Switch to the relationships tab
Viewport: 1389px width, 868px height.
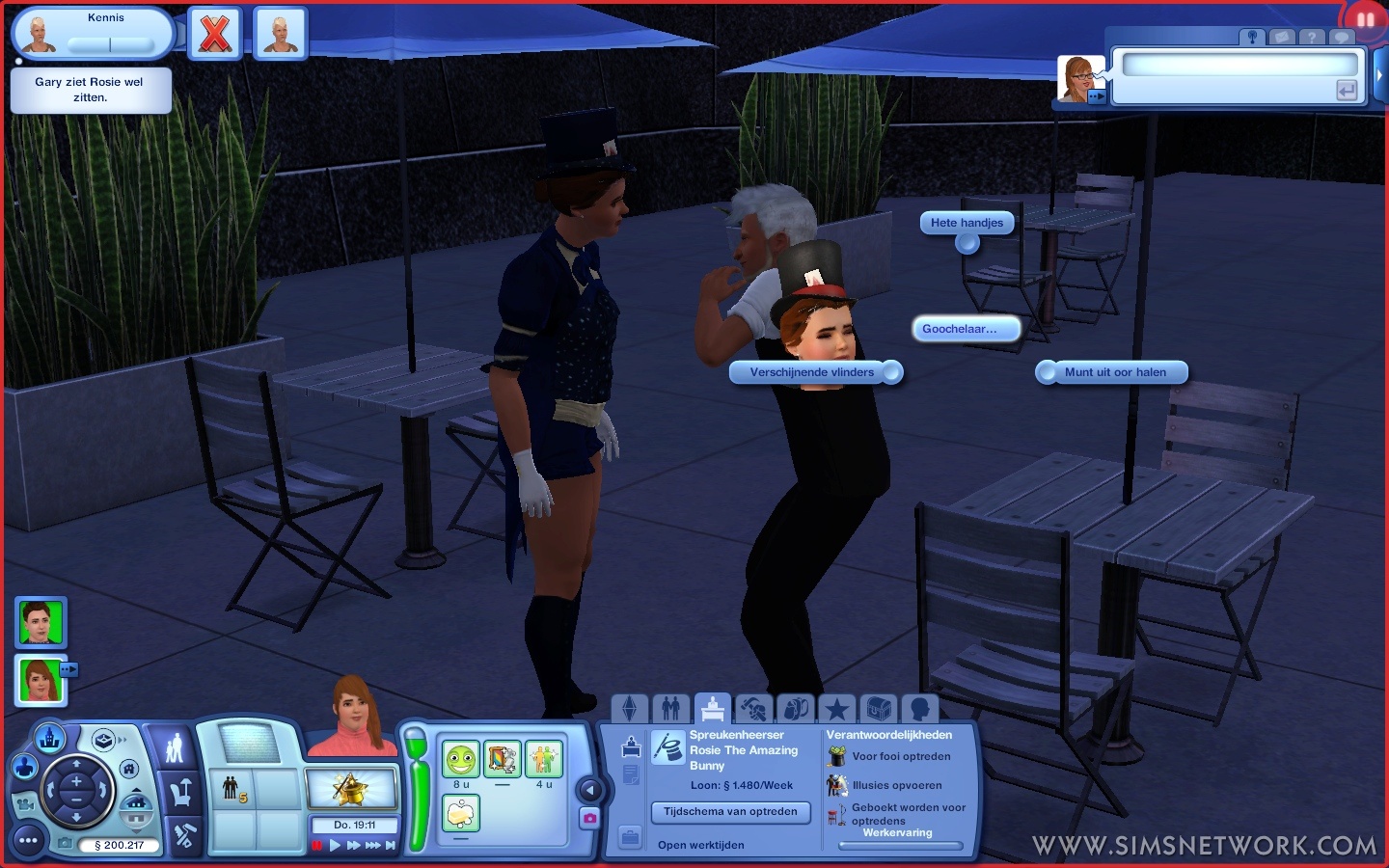click(671, 709)
